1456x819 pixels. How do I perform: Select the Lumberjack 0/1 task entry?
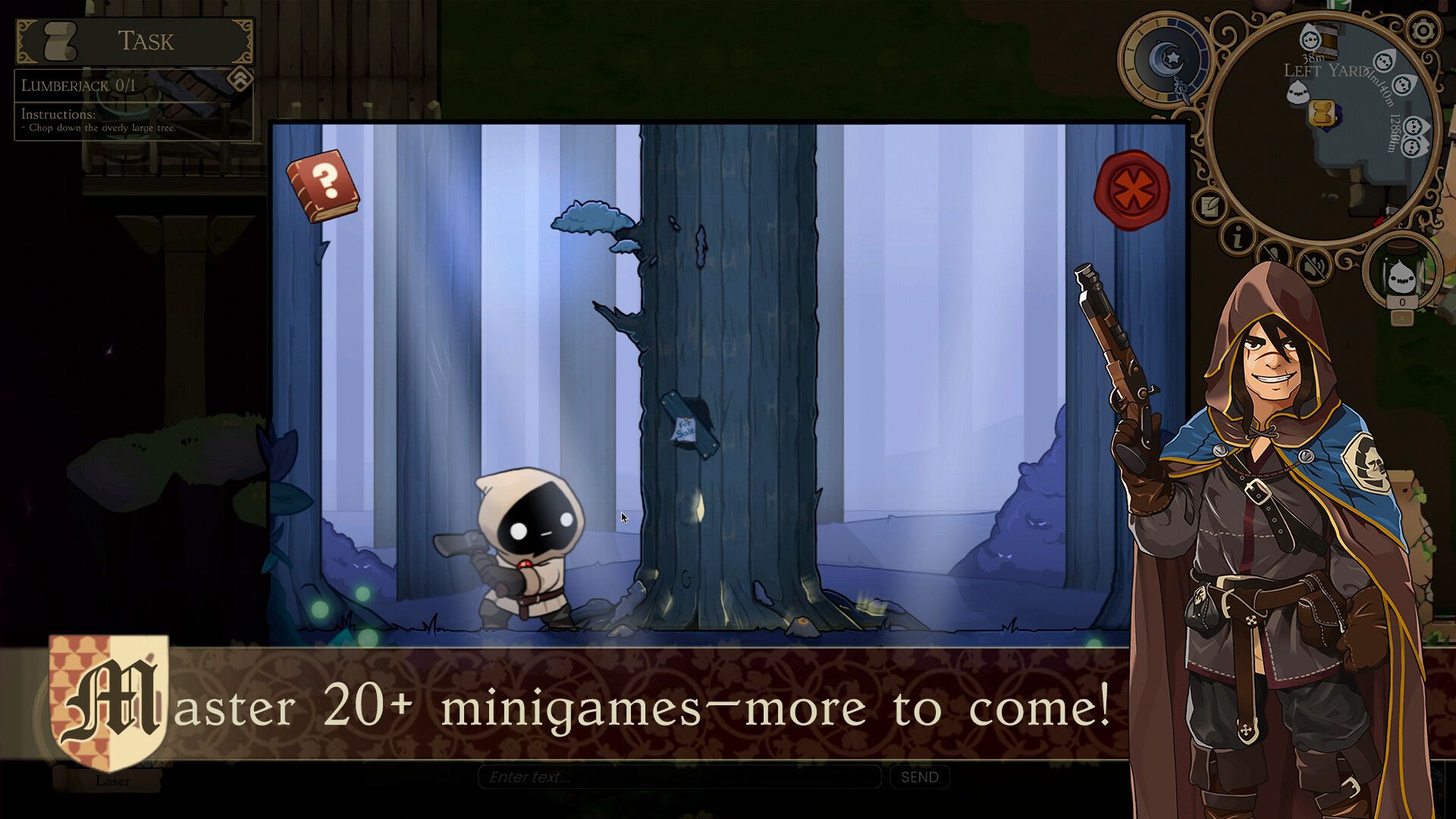click(x=77, y=85)
